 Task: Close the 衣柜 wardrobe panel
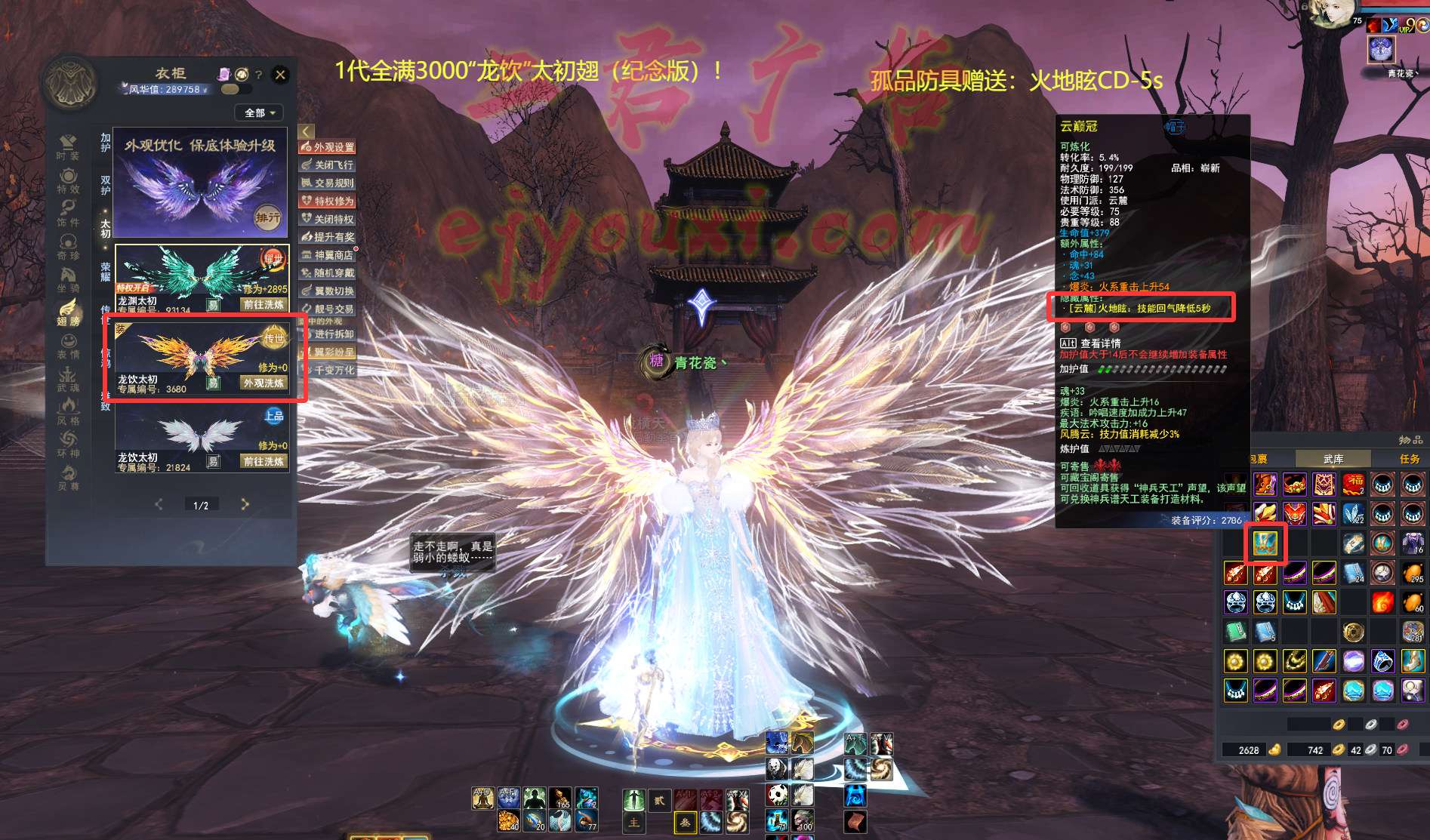(x=280, y=75)
